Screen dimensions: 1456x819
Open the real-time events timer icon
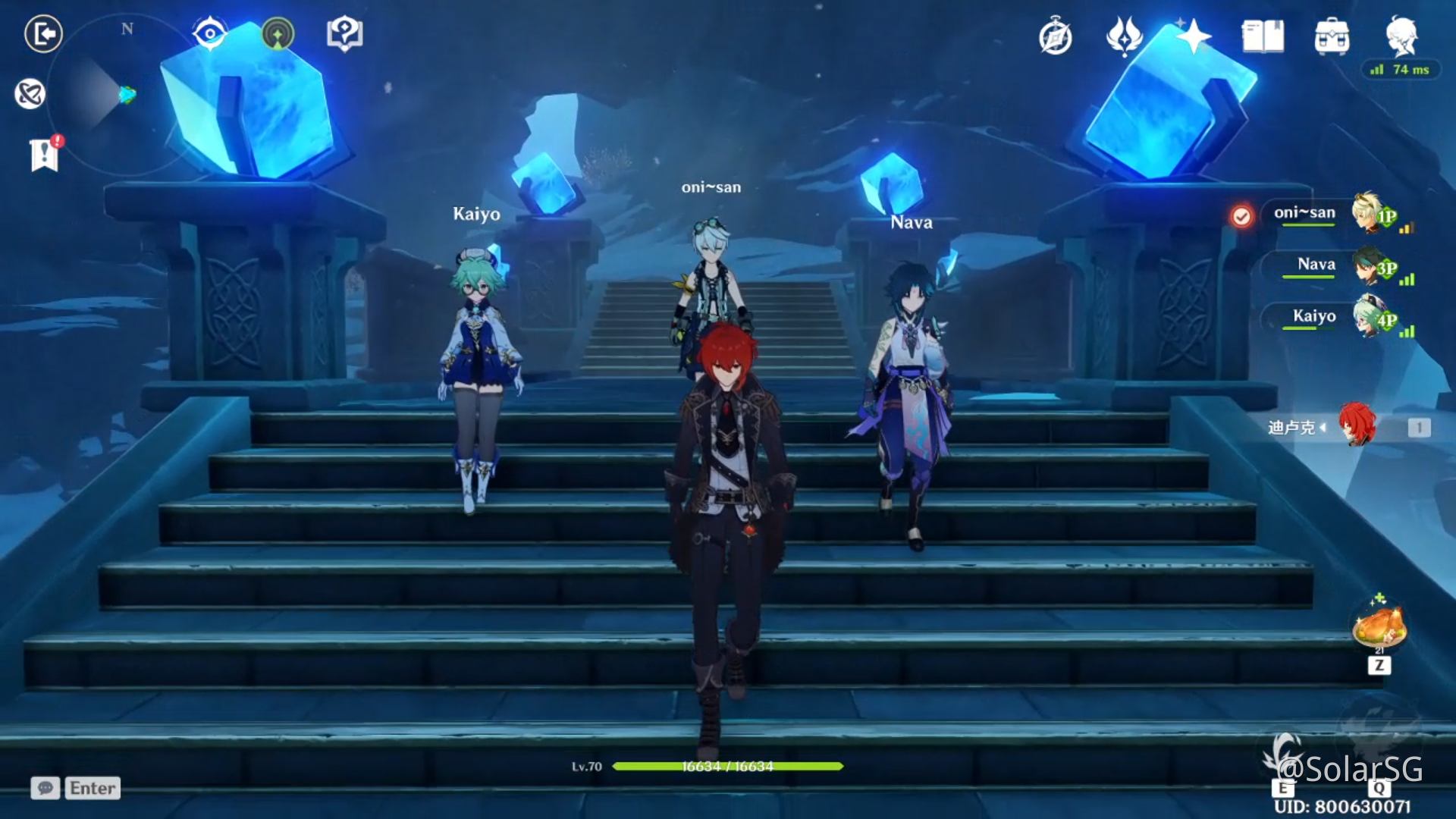[1053, 34]
